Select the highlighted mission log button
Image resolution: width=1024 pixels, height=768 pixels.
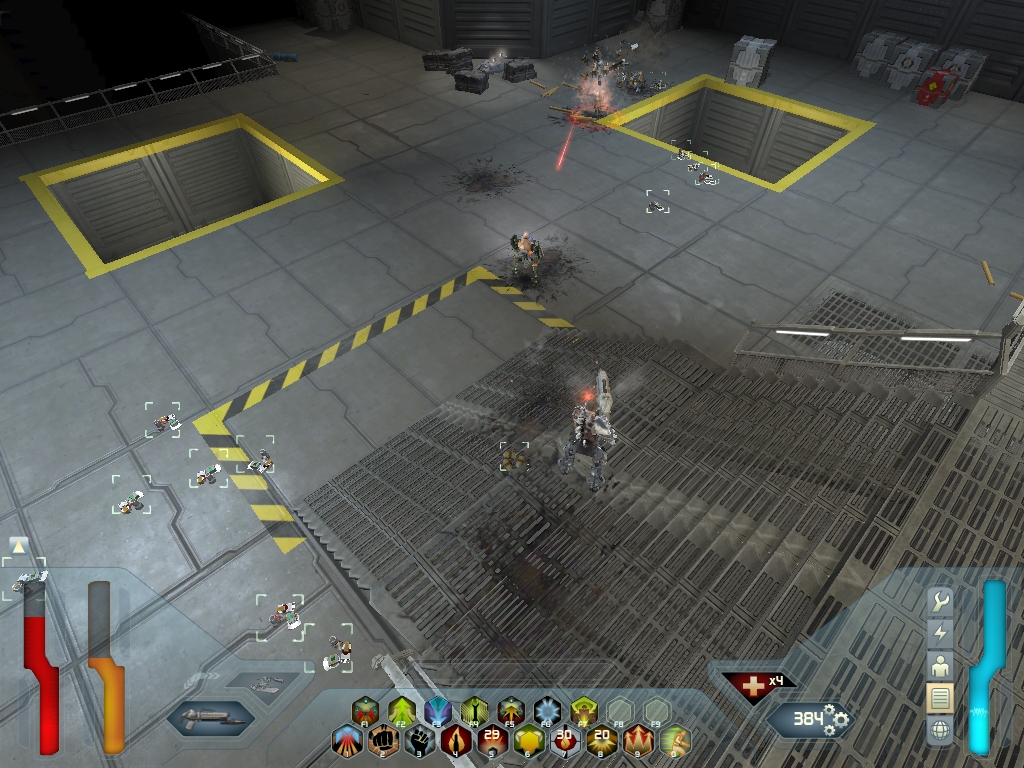point(939,697)
